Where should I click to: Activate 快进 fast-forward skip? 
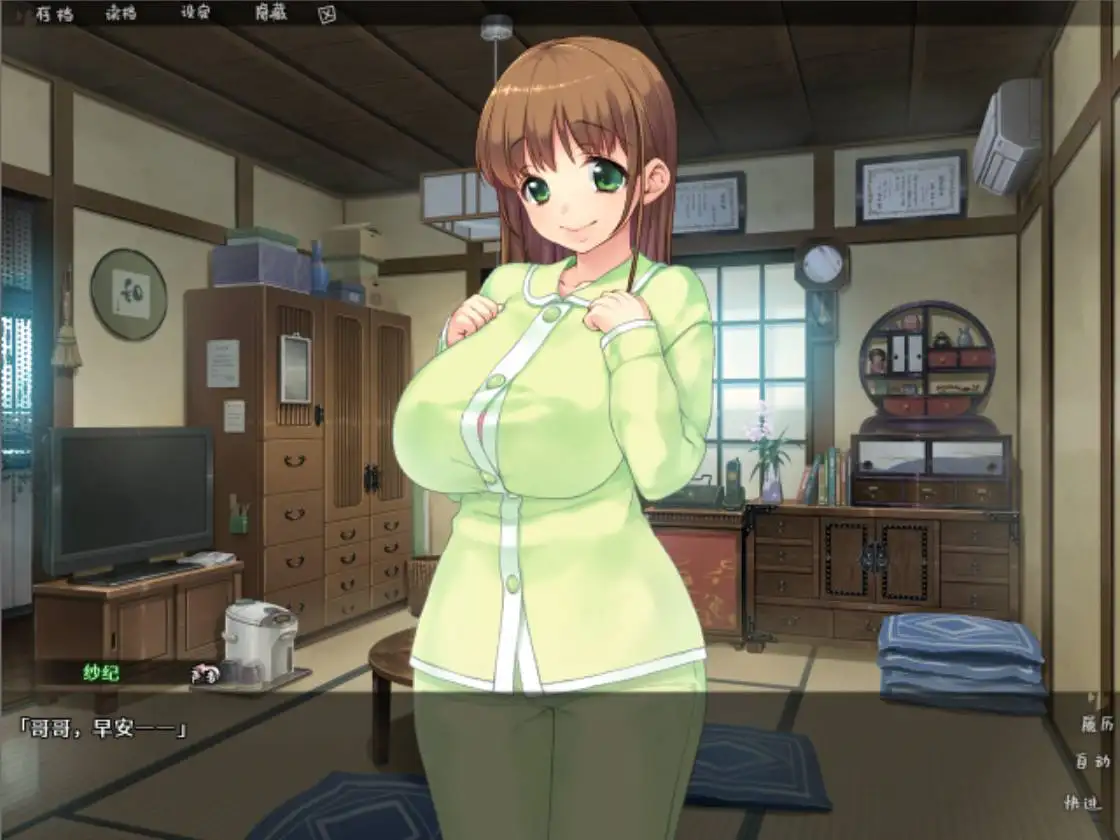pos(1084,801)
